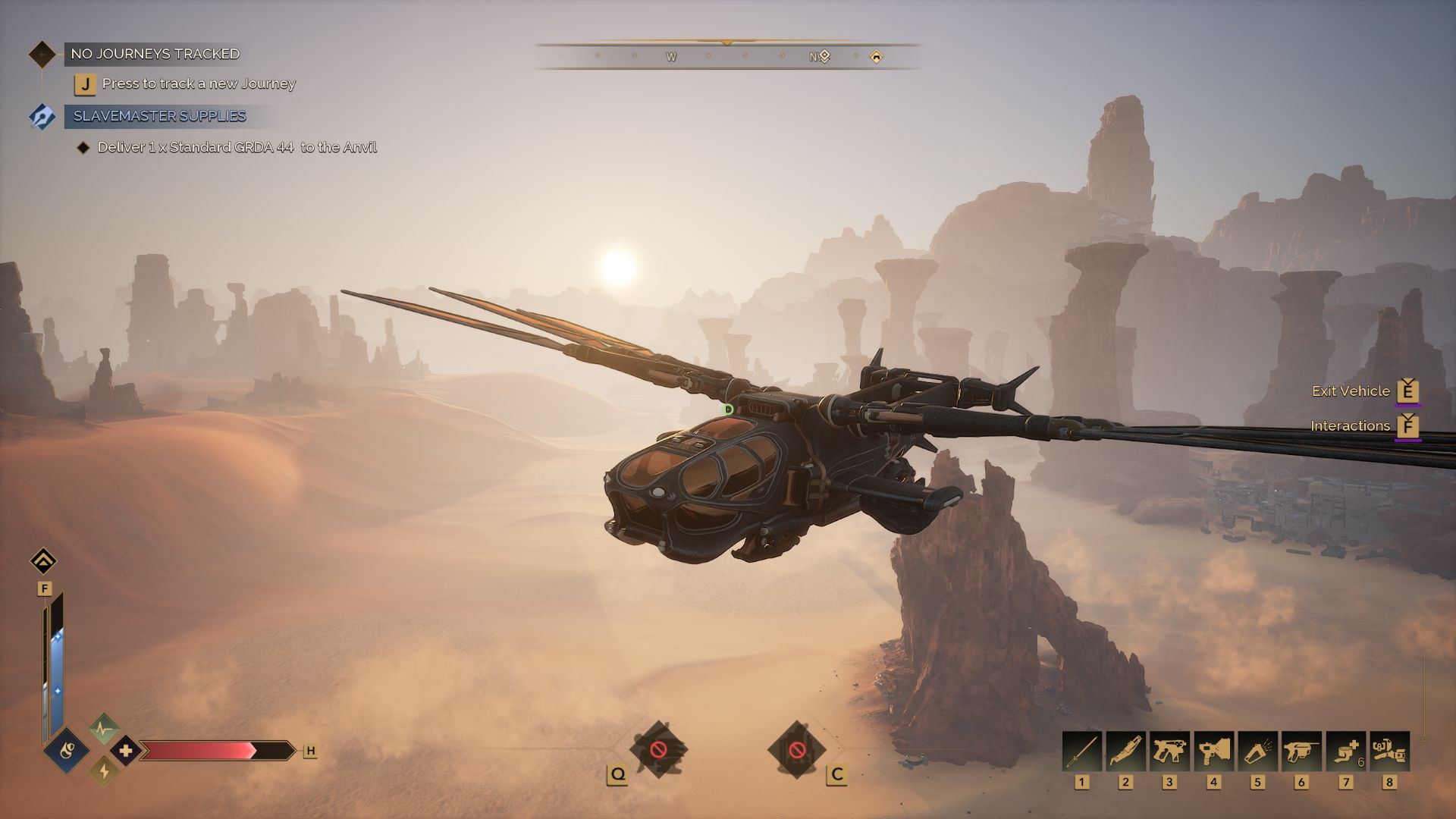Click the yellow base marker on compass
Image resolution: width=1456 pixels, height=819 pixels.
coord(876,56)
